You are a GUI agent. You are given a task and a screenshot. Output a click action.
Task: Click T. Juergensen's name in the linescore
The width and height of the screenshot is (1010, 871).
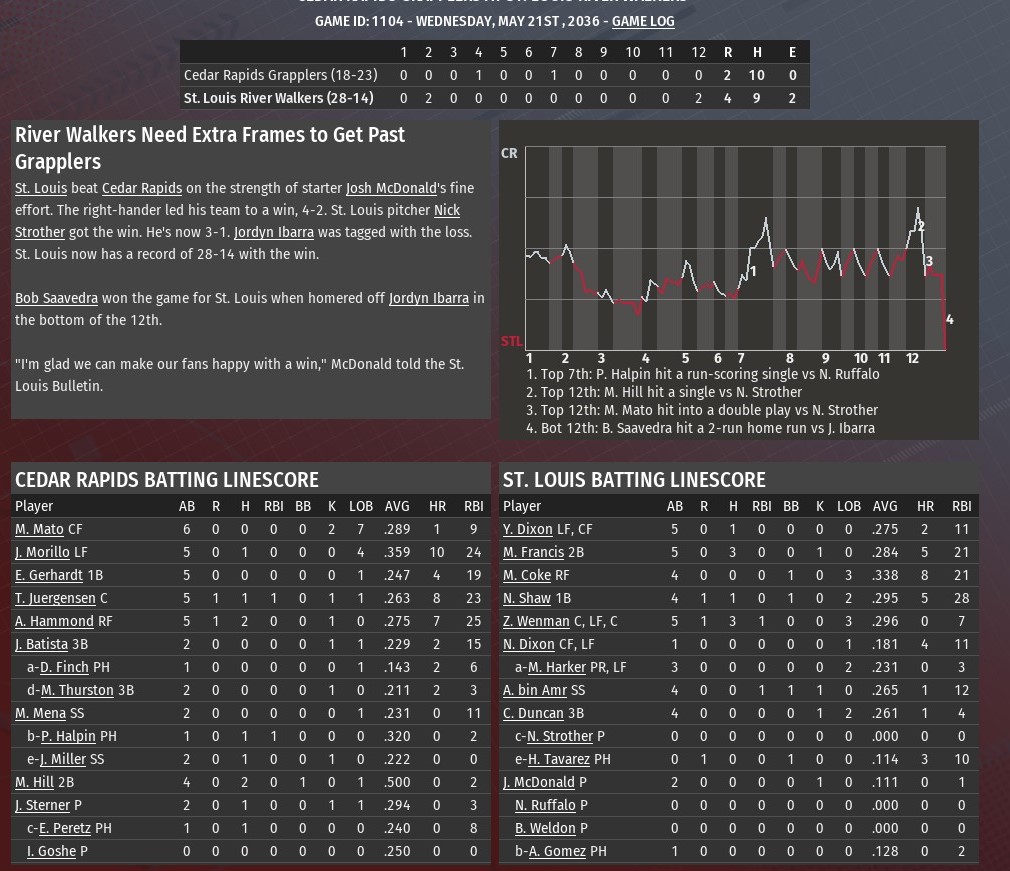pos(55,598)
